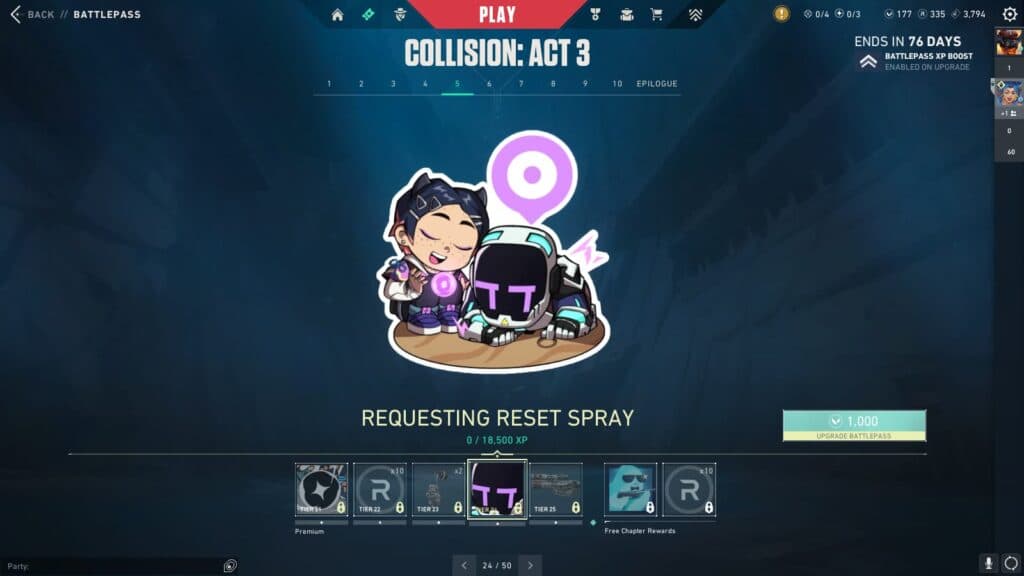Go to the next reward tier
This screenshot has height=576, width=1024.
[530, 565]
